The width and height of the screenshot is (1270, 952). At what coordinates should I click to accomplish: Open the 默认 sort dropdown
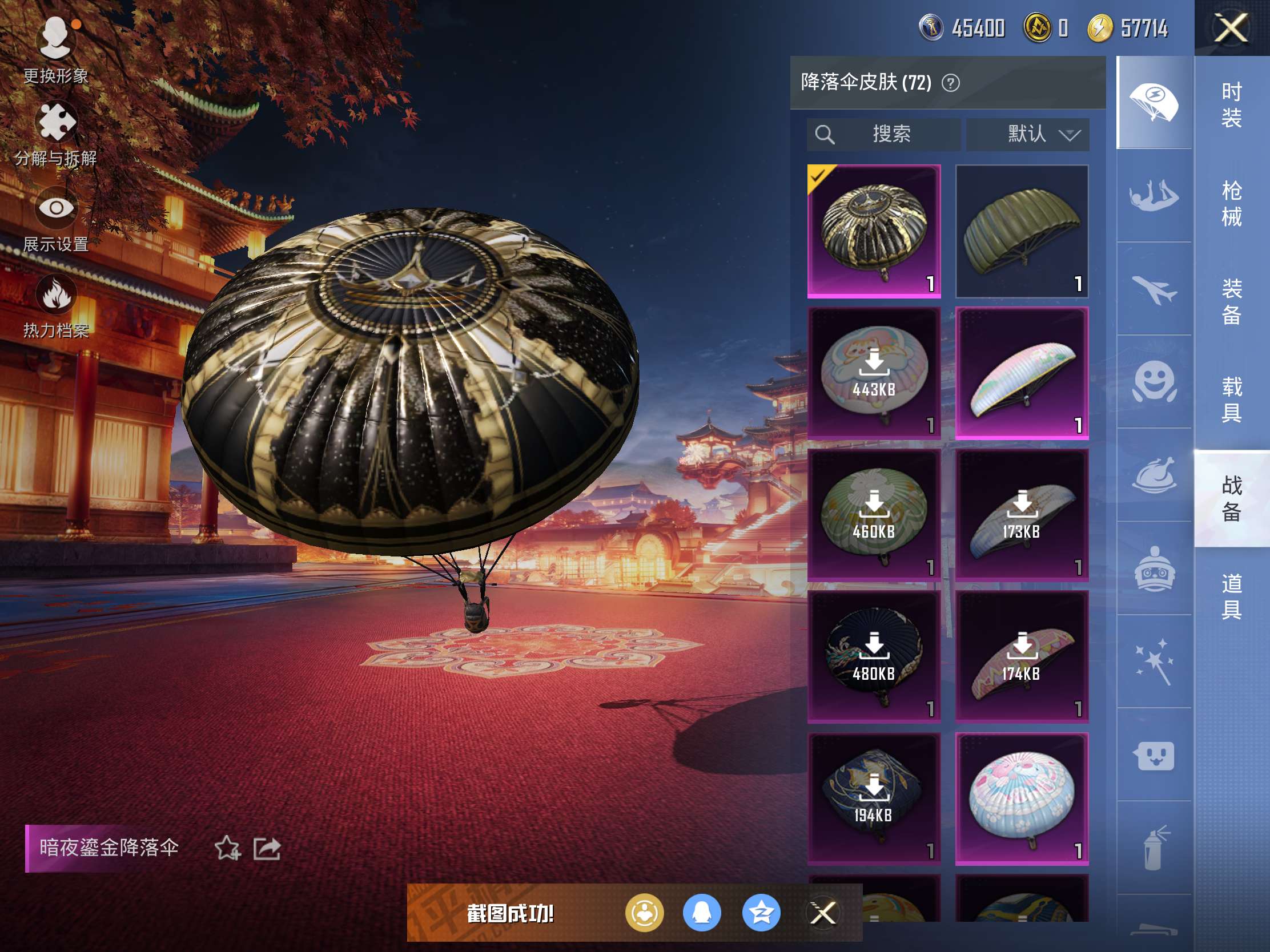point(1027,134)
